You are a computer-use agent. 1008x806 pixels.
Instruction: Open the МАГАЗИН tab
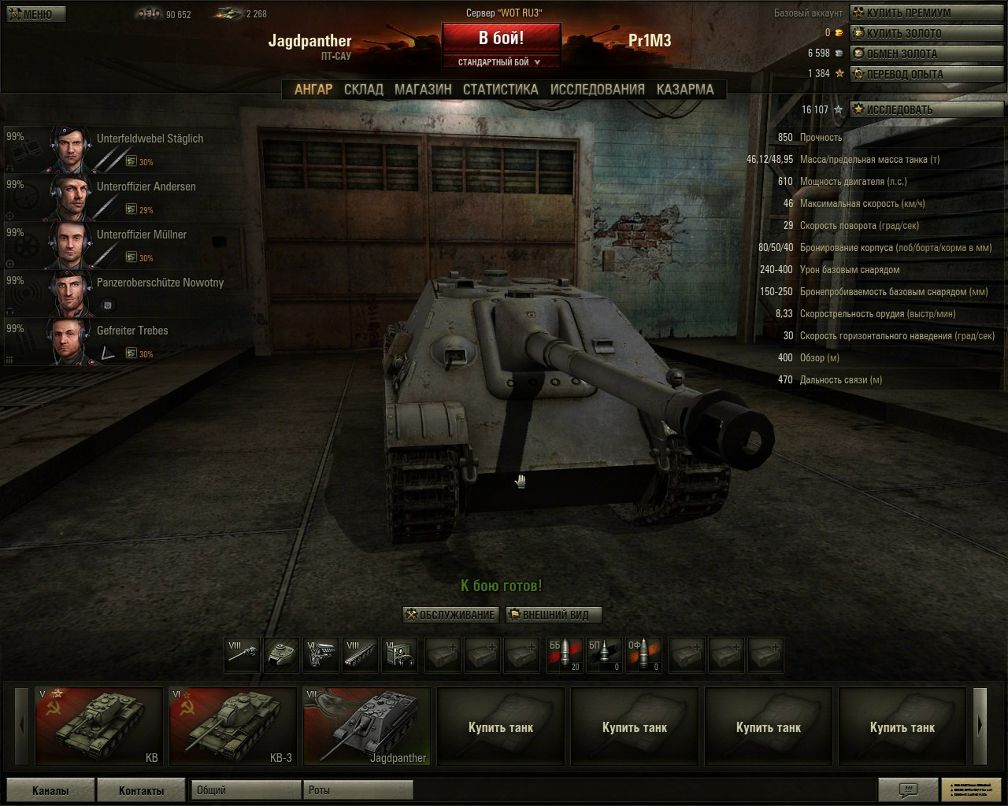(422, 89)
